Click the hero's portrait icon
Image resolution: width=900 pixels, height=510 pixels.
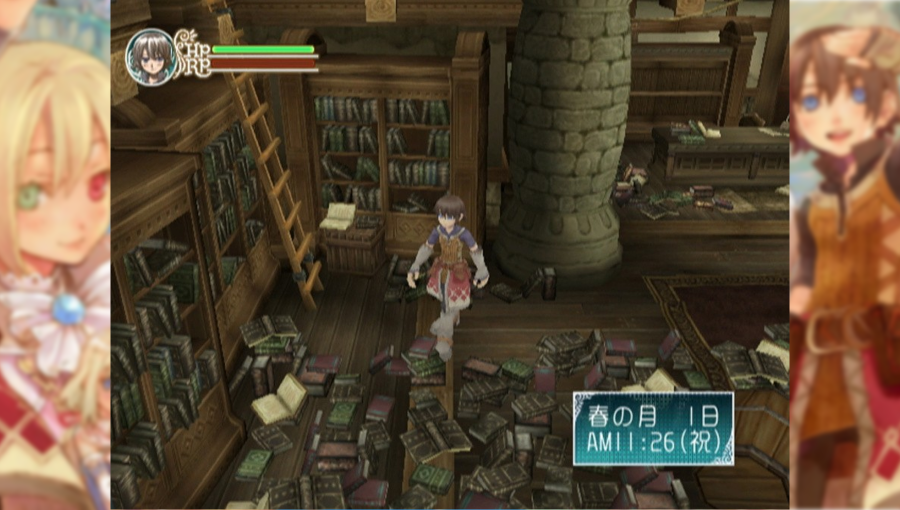pyautogui.click(x=152, y=57)
